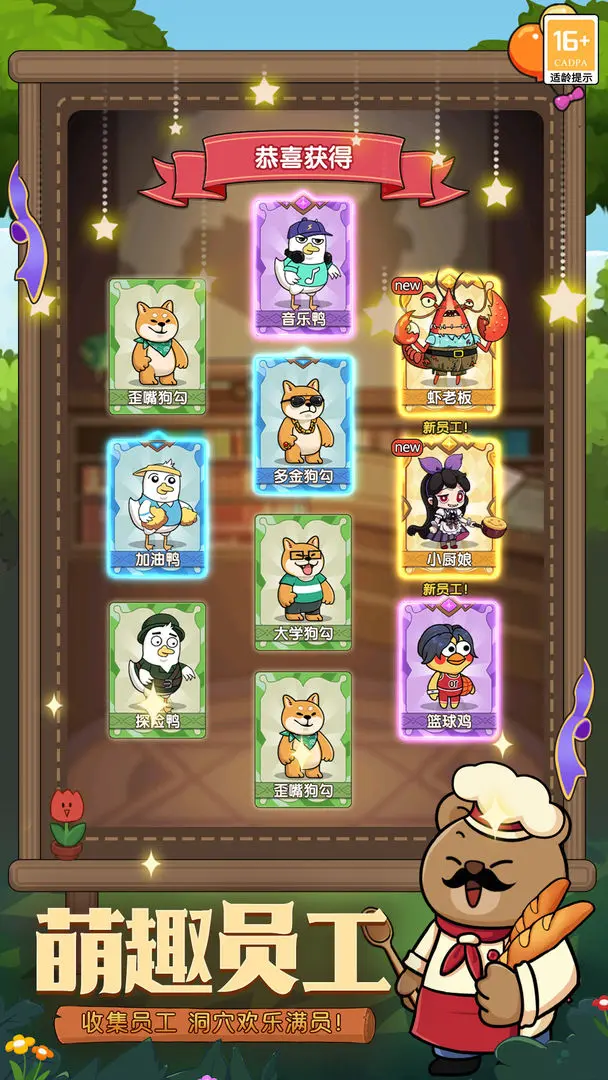Choose the 虾老板 lobster card
608x1080 pixels.
coord(449,344)
